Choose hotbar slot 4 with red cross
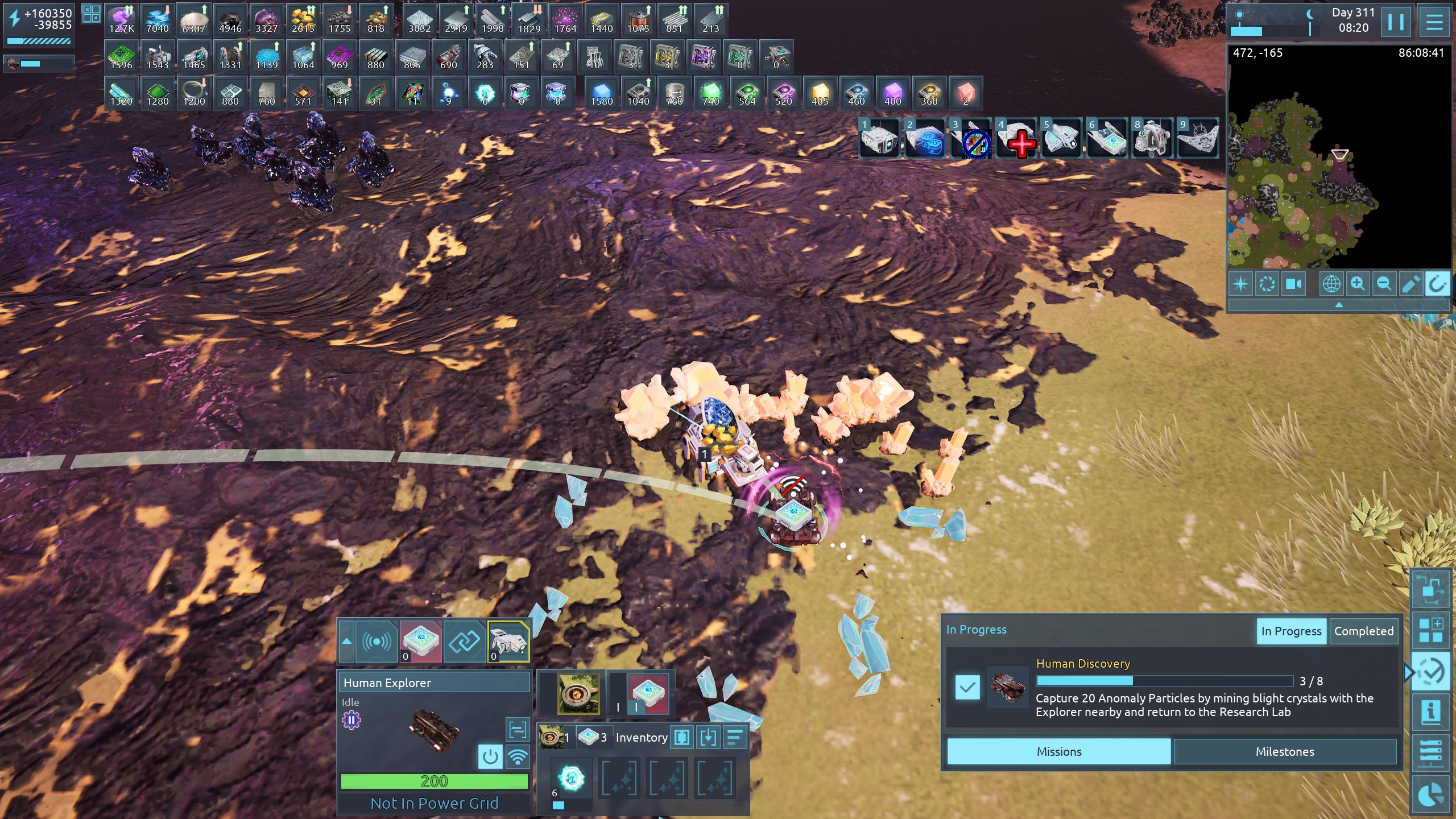The image size is (1456, 819). click(1016, 138)
